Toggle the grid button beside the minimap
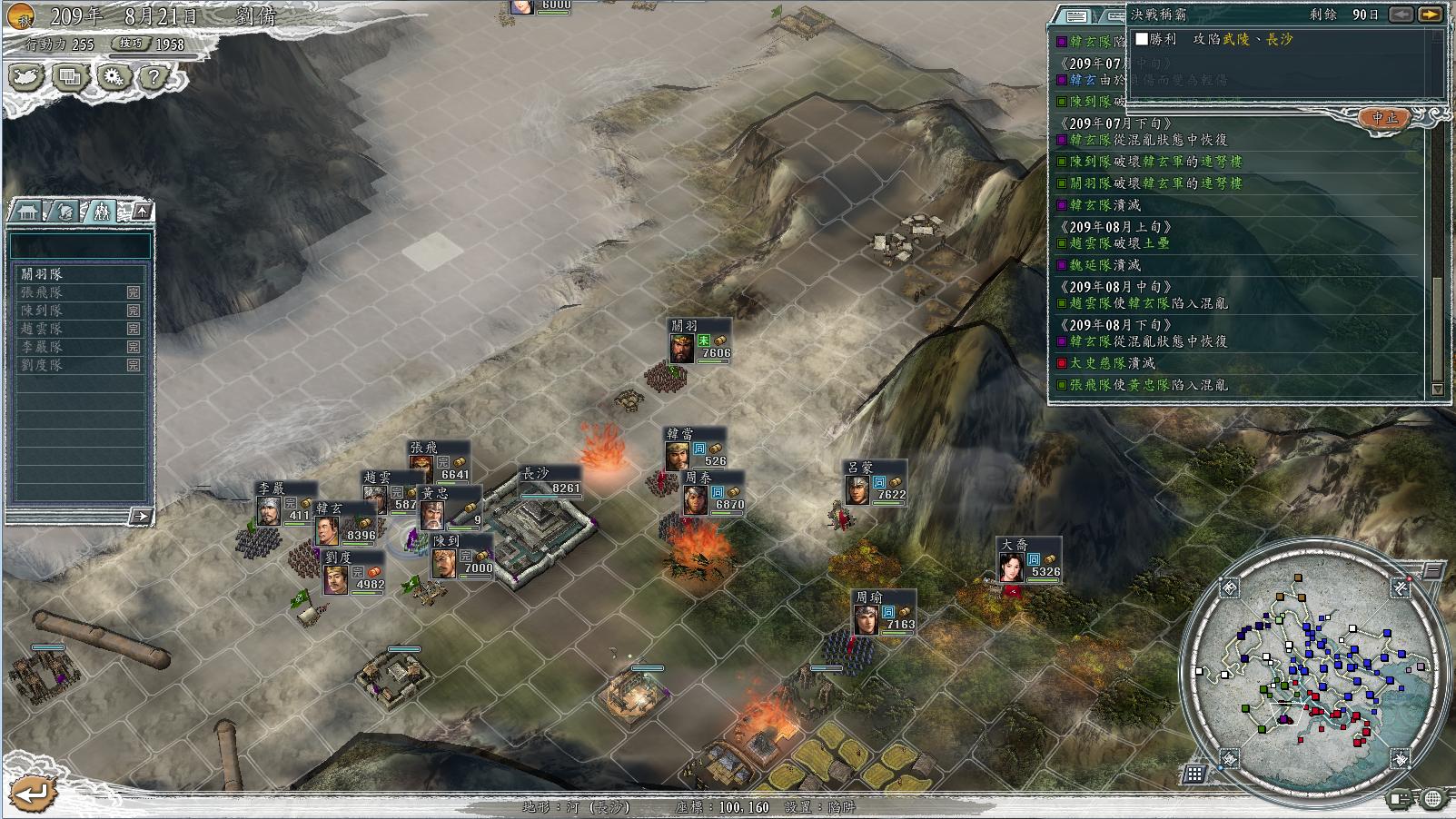1456x819 pixels. tap(1194, 775)
